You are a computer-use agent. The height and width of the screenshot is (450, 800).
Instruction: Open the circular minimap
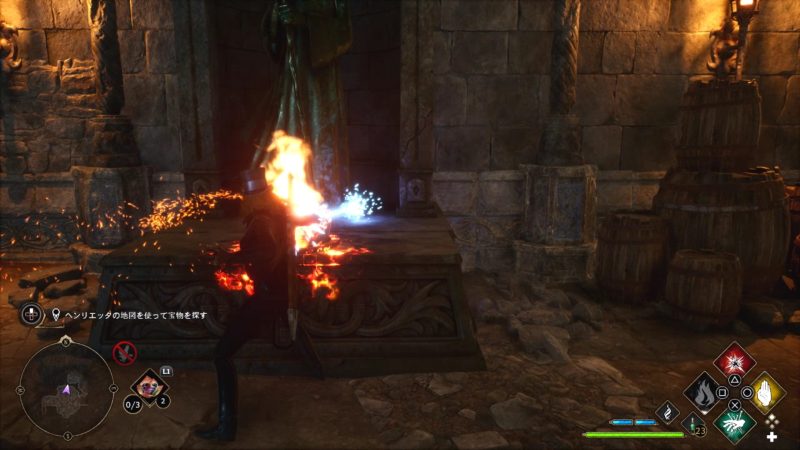(66, 388)
